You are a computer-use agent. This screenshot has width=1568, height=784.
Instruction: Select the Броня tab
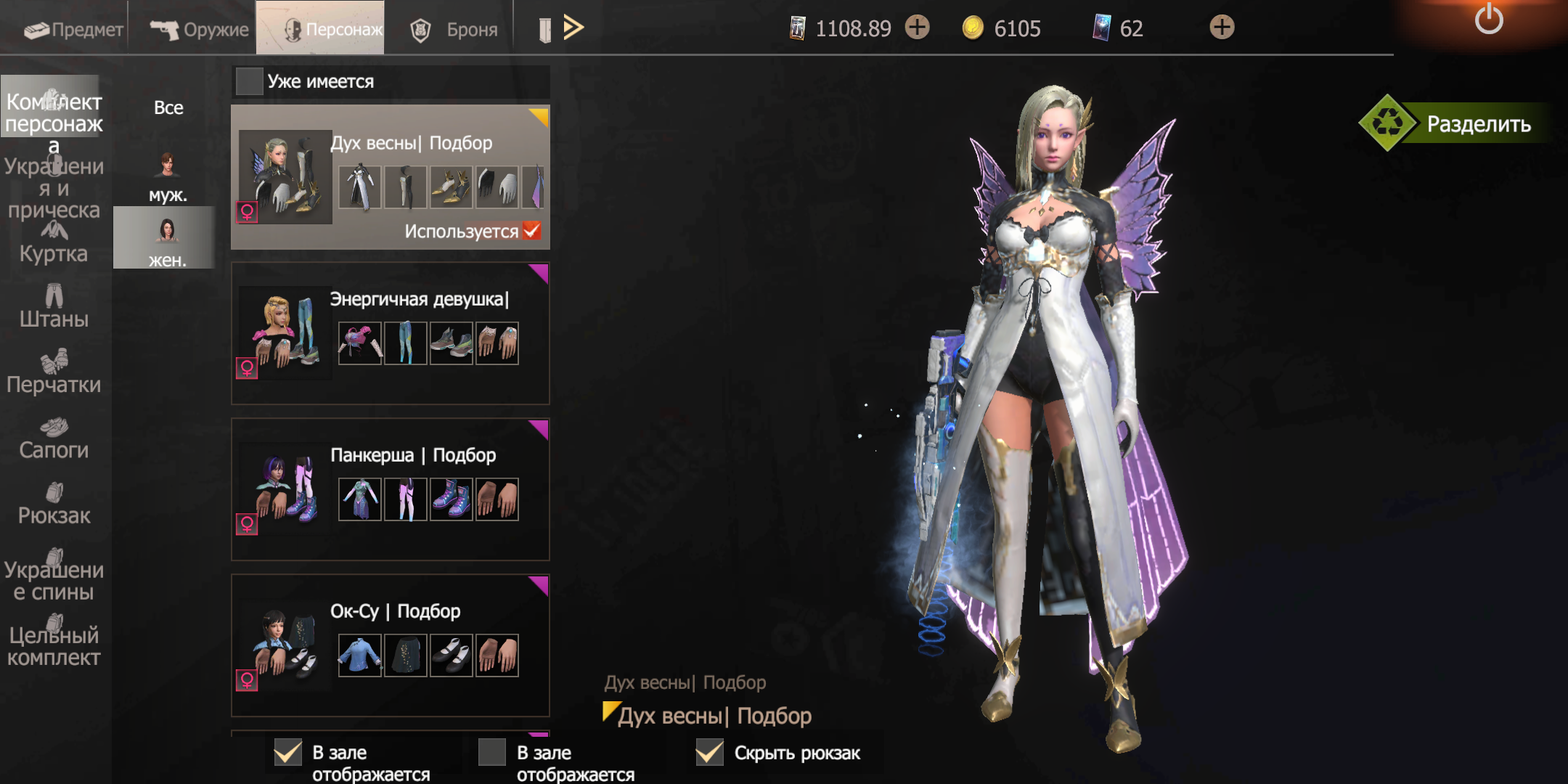point(454,29)
